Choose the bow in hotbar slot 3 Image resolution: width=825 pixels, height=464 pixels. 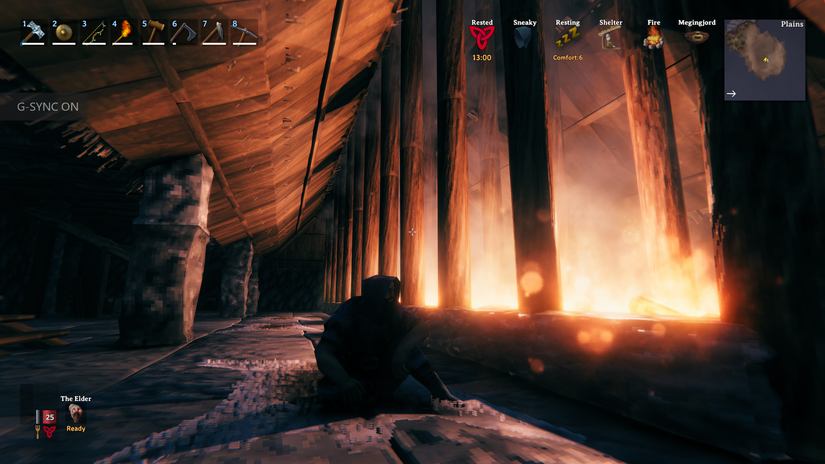coord(94,33)
